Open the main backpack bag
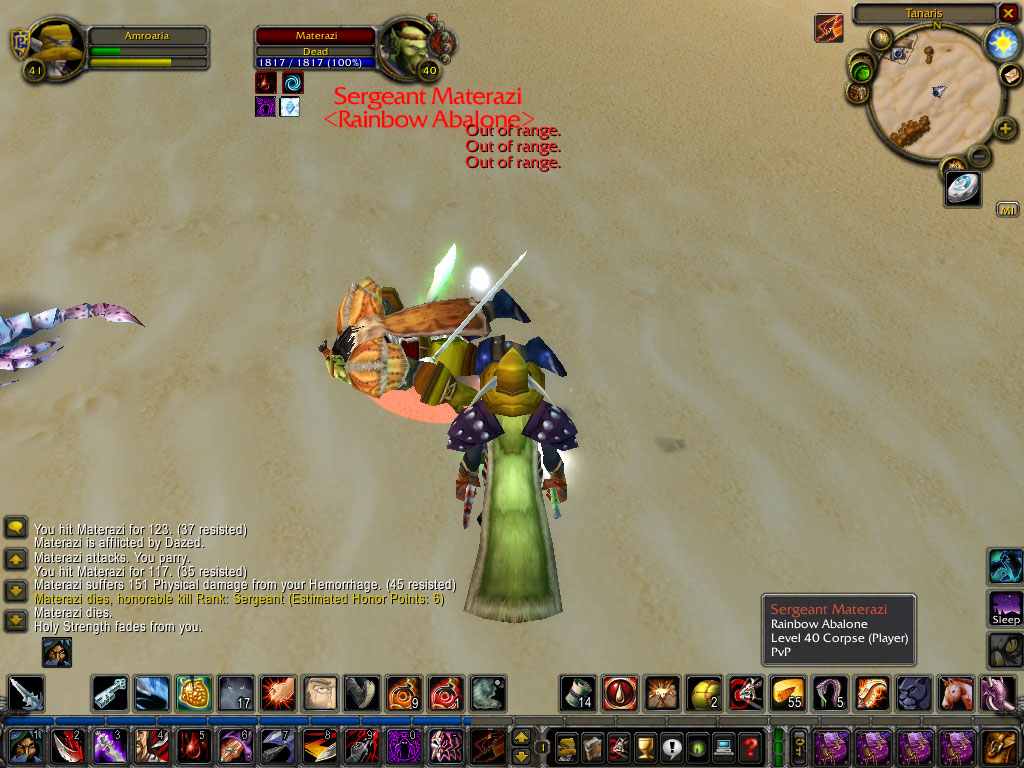Screen dimensions: 1024x768 (x=1000, y=746)
